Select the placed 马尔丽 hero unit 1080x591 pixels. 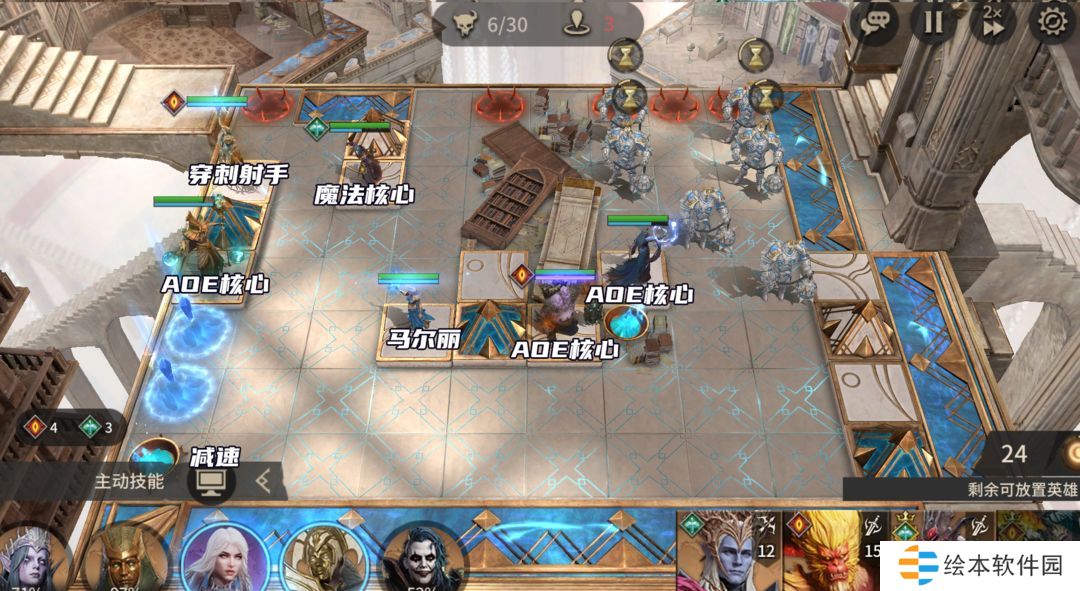(x=412, y=305)
